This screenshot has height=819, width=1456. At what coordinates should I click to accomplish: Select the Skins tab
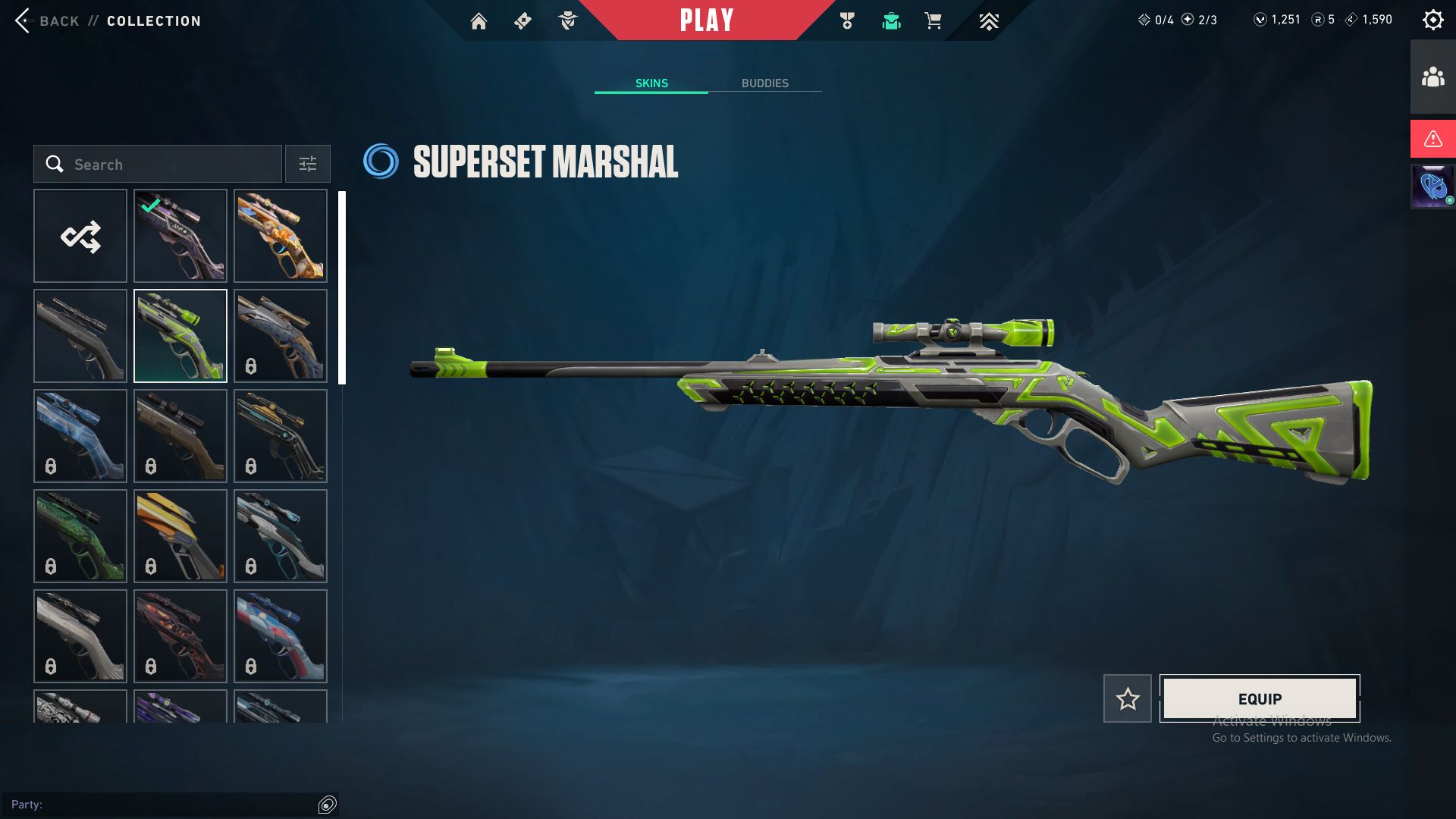pyautogui.click(x=651, y=83)
